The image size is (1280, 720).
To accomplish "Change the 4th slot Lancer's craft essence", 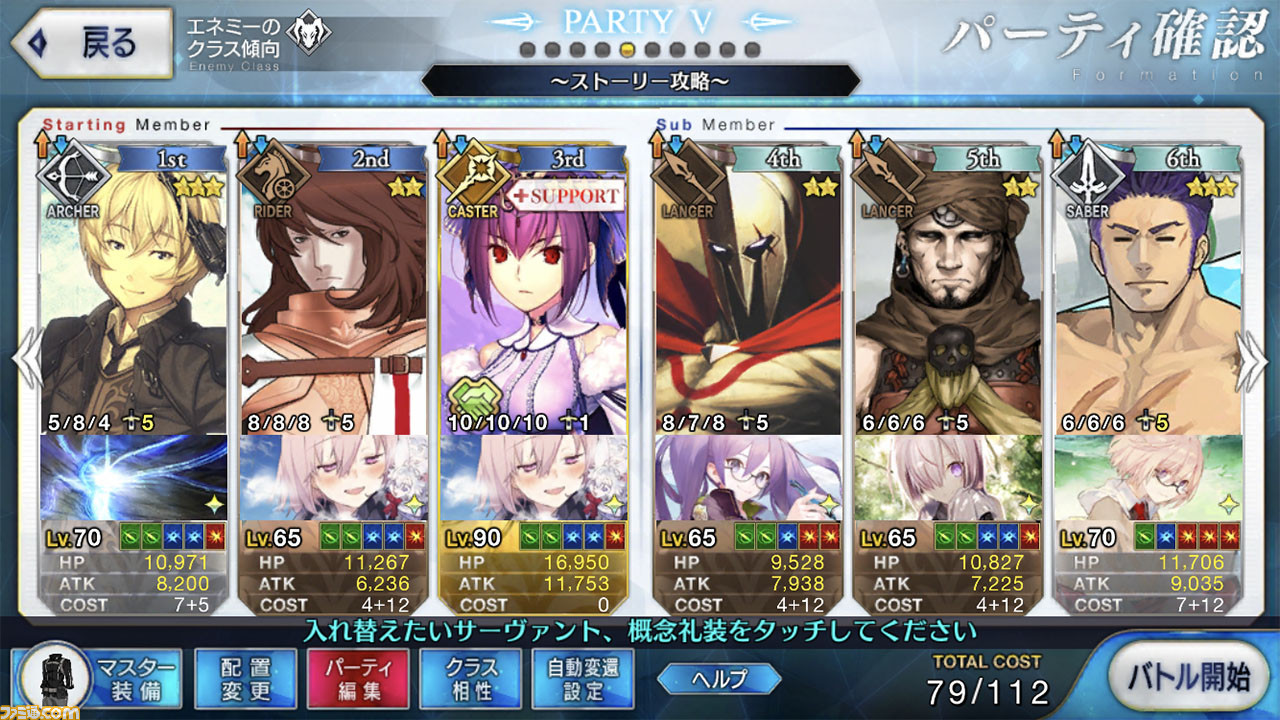I will click(x=748, y=477).
